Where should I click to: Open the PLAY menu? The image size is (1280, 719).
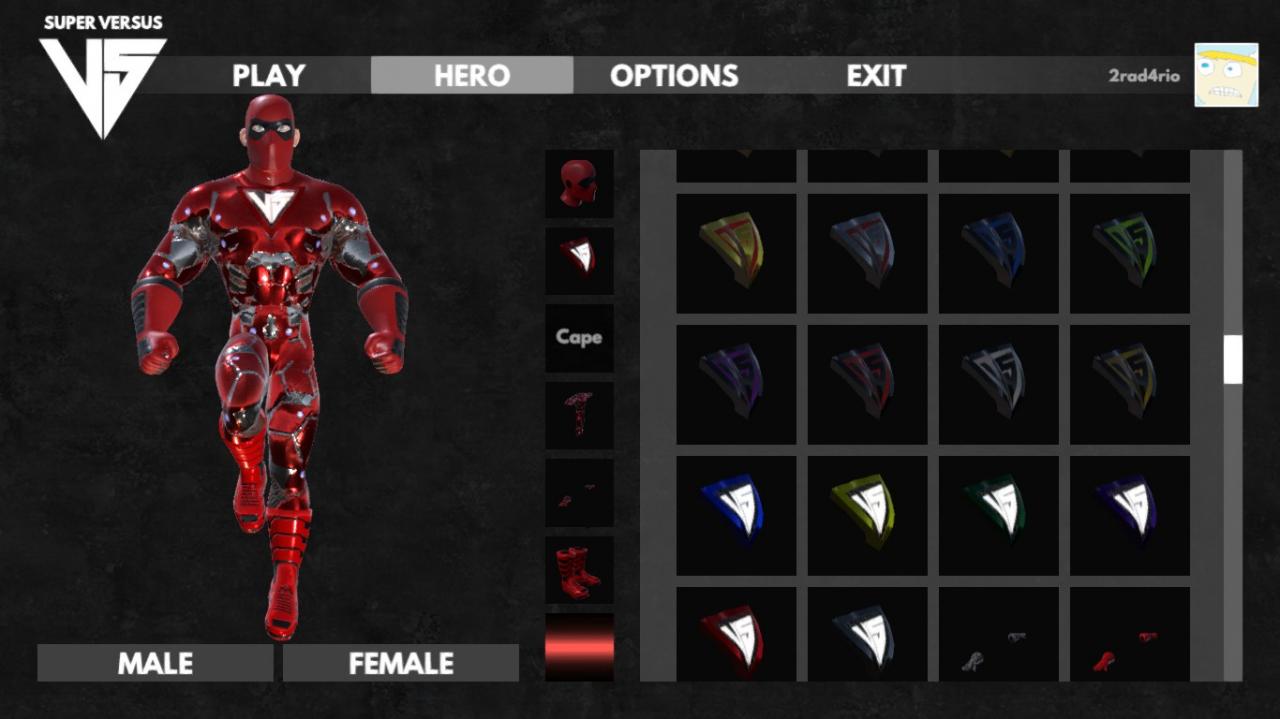[x=268, y=76]
